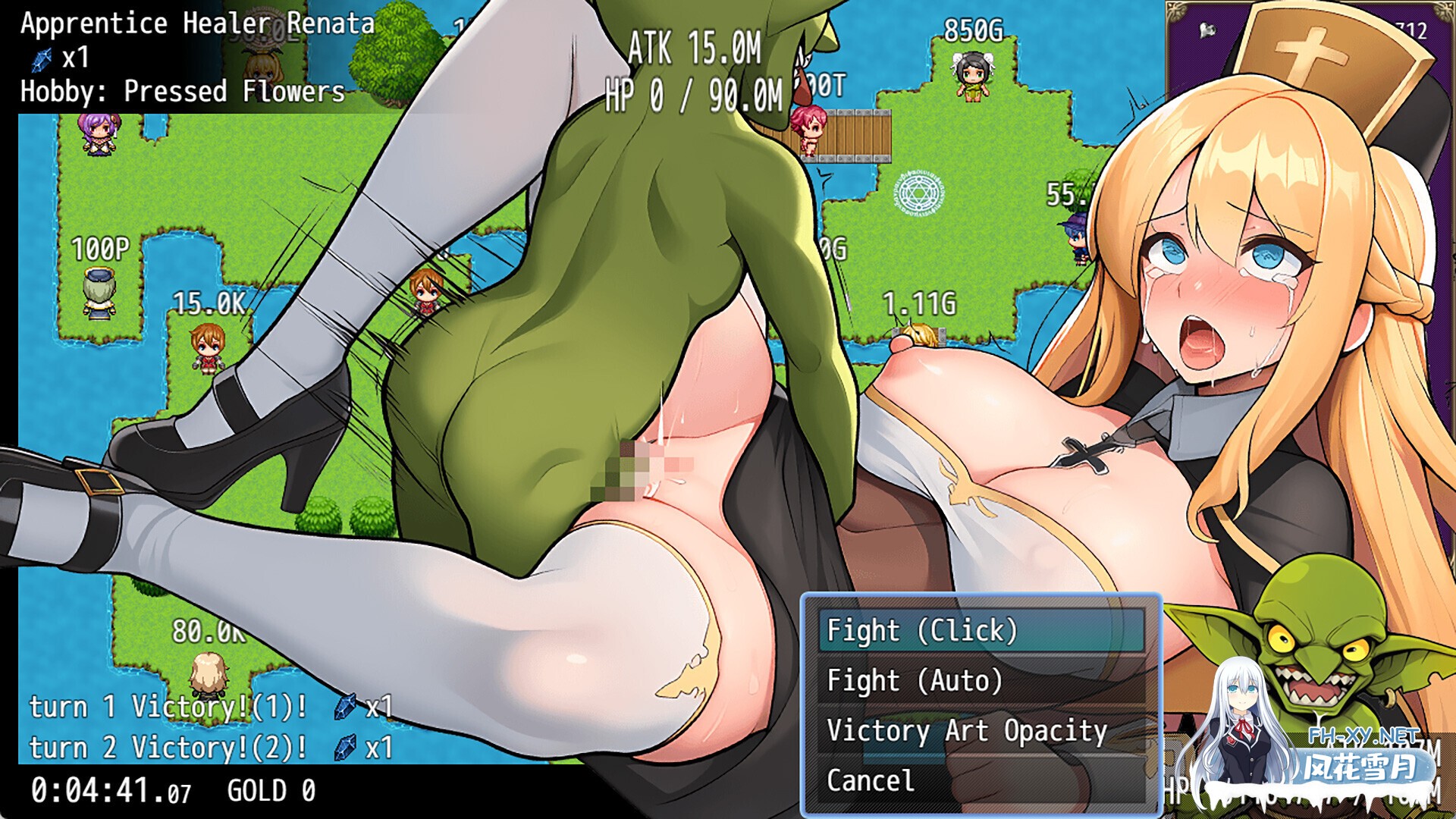Click the Apprentice Healer Renata name label

pyautogui.click(x=190, y=23)
